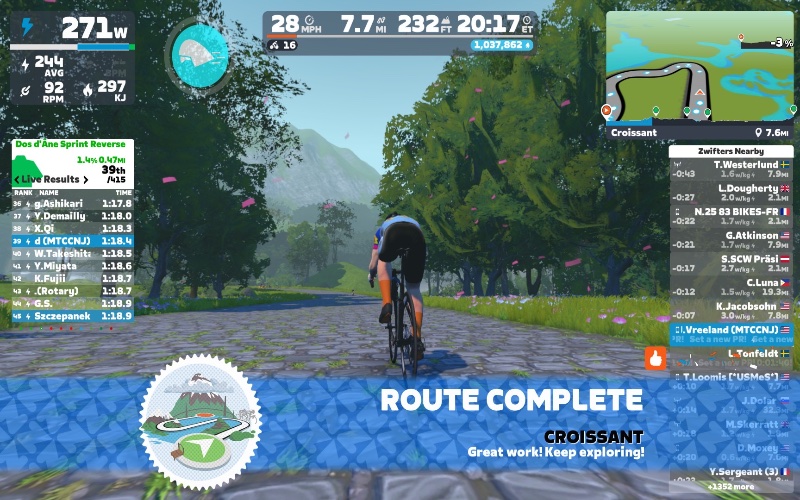Viewport: 800px width, 500px height.
Task: Choose K.Jacobsohn in Zwifters Nearby
Action: click(x=730, y=311)
